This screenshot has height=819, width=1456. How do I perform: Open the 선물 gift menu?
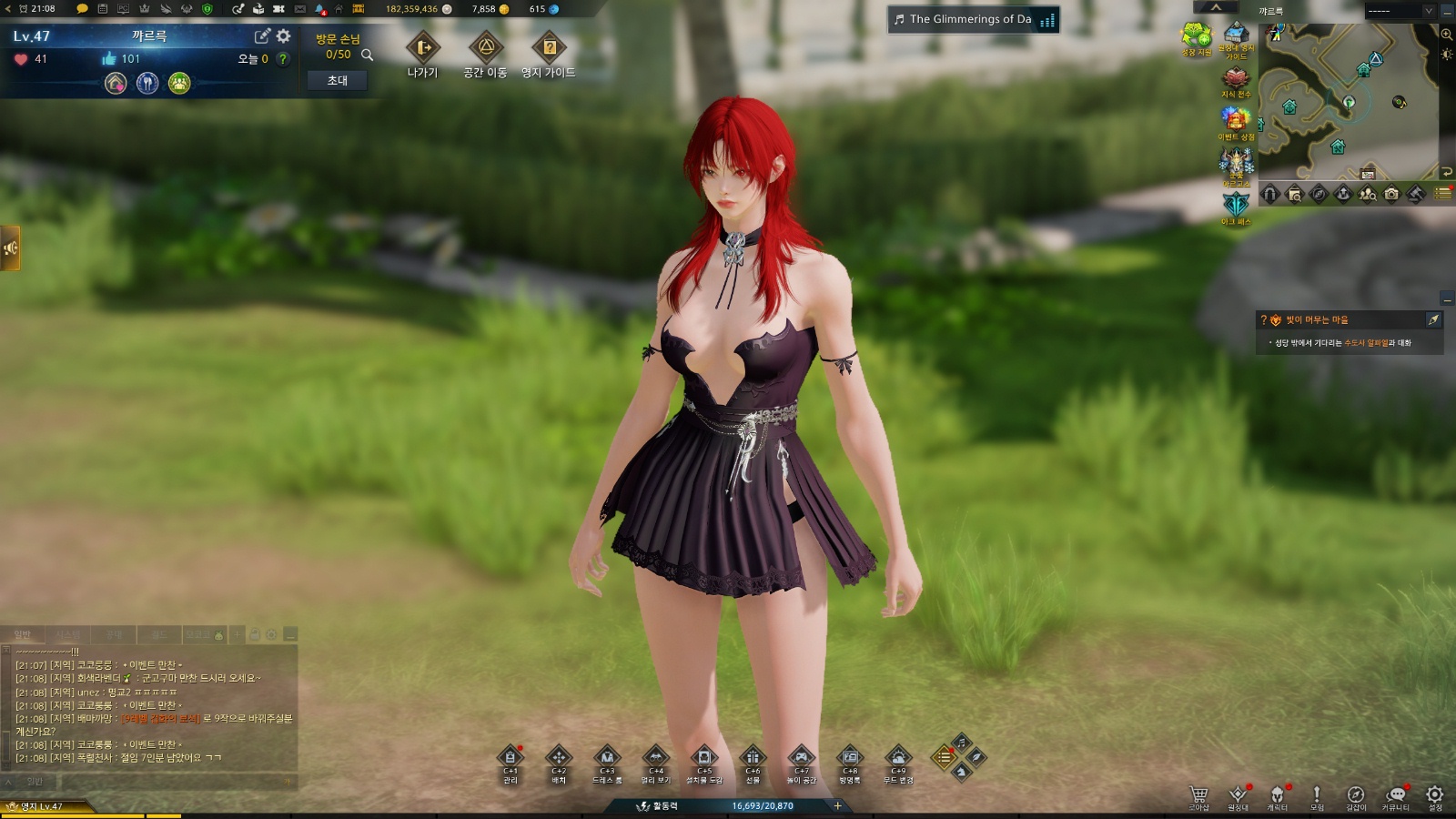coord(753,758)
